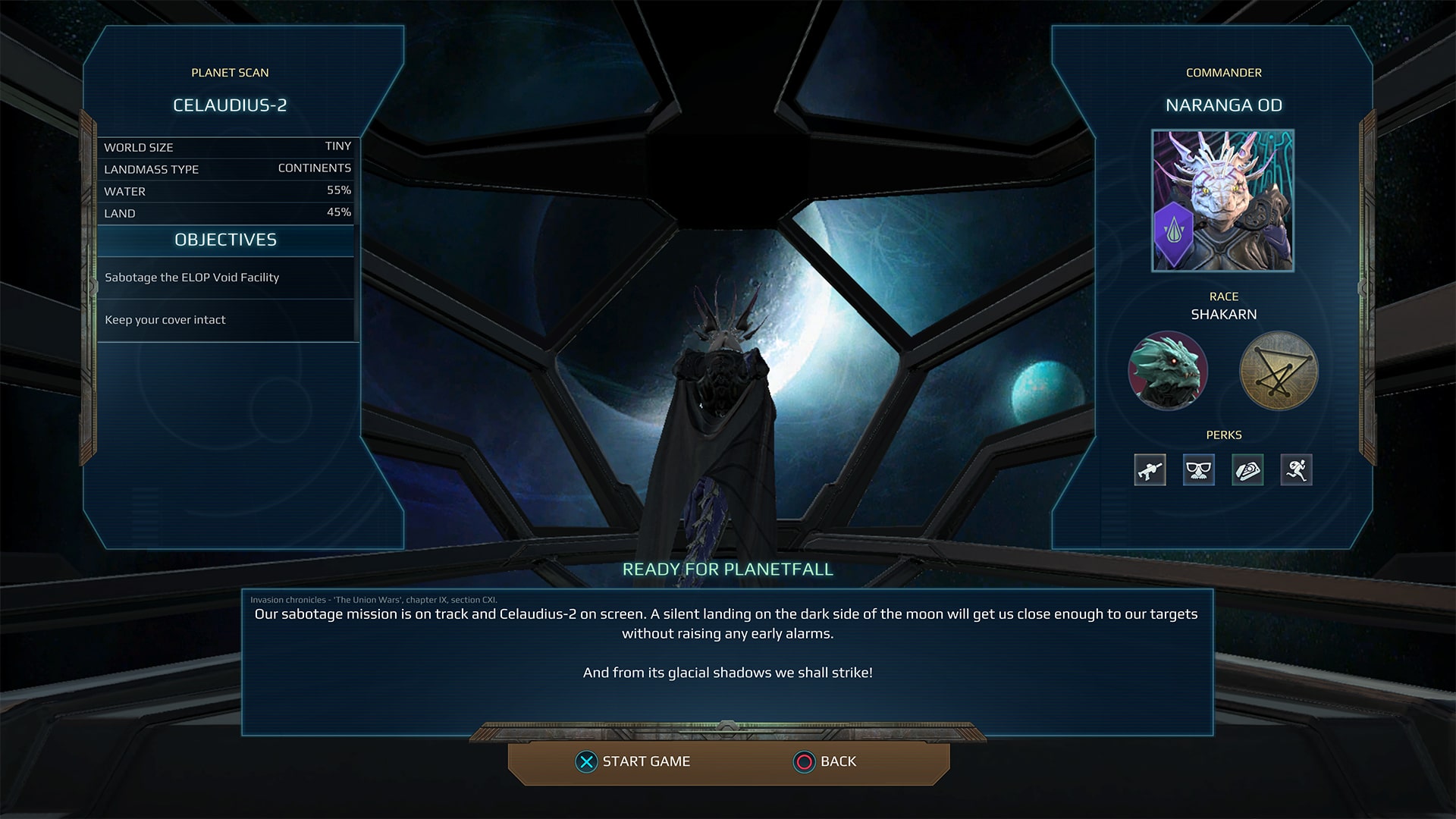This screenshot has height=819, width=1456.
Task: Click the disguise glasses perk icon
Action: (x=1198, y=470)
